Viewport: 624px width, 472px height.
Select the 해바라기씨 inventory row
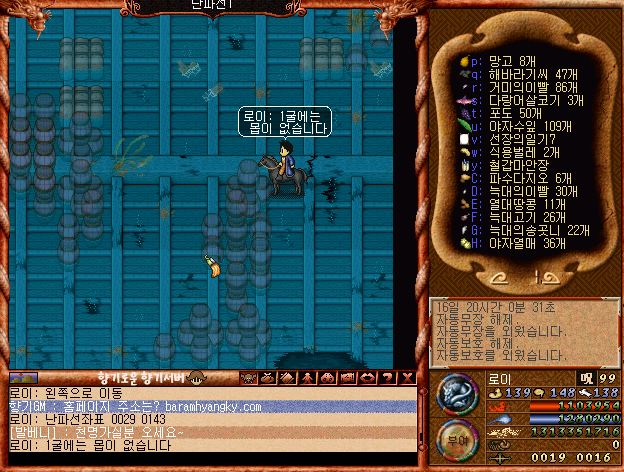click(x=510, y=74)
